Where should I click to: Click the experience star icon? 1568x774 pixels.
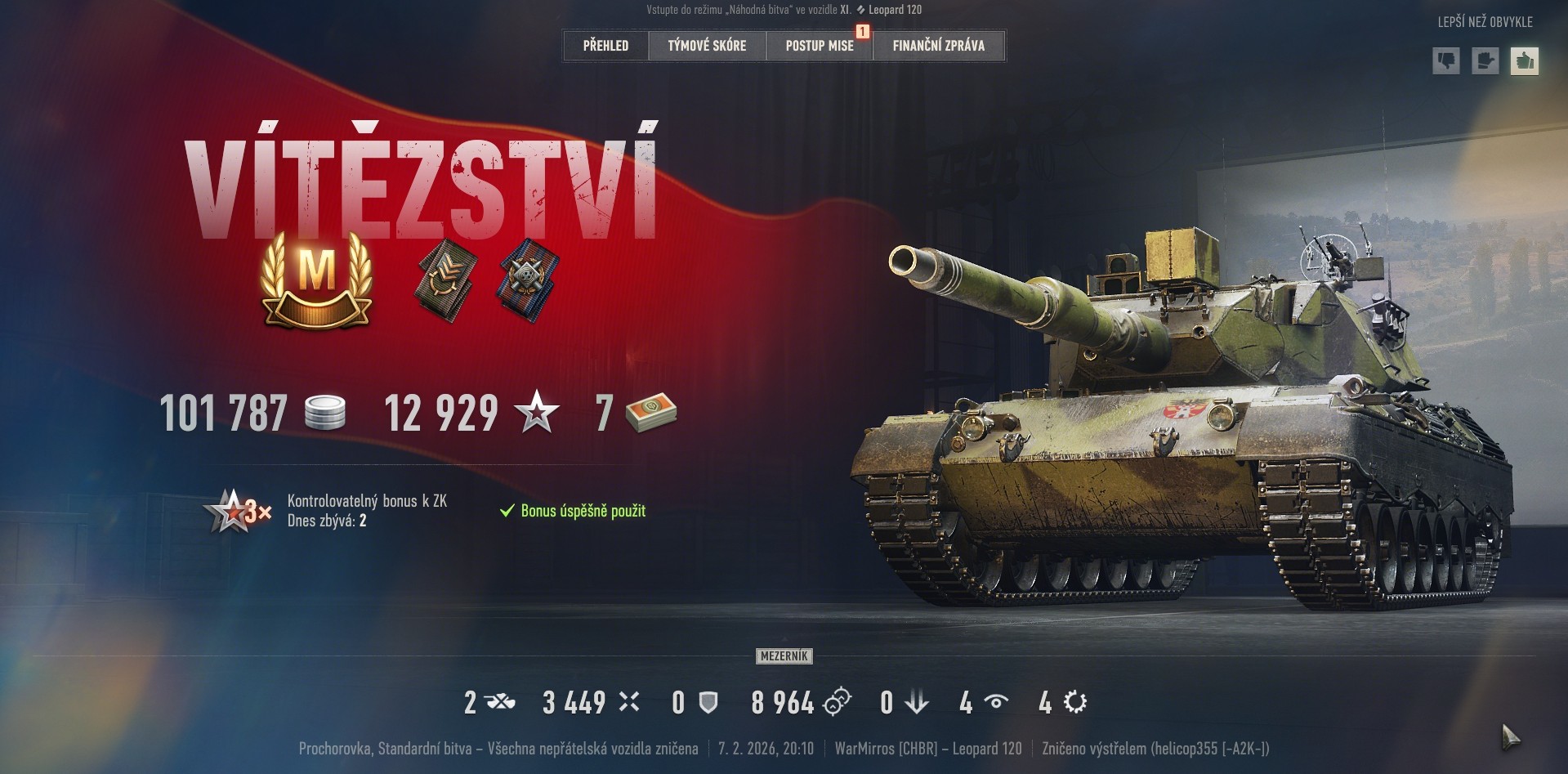[537, 413]
